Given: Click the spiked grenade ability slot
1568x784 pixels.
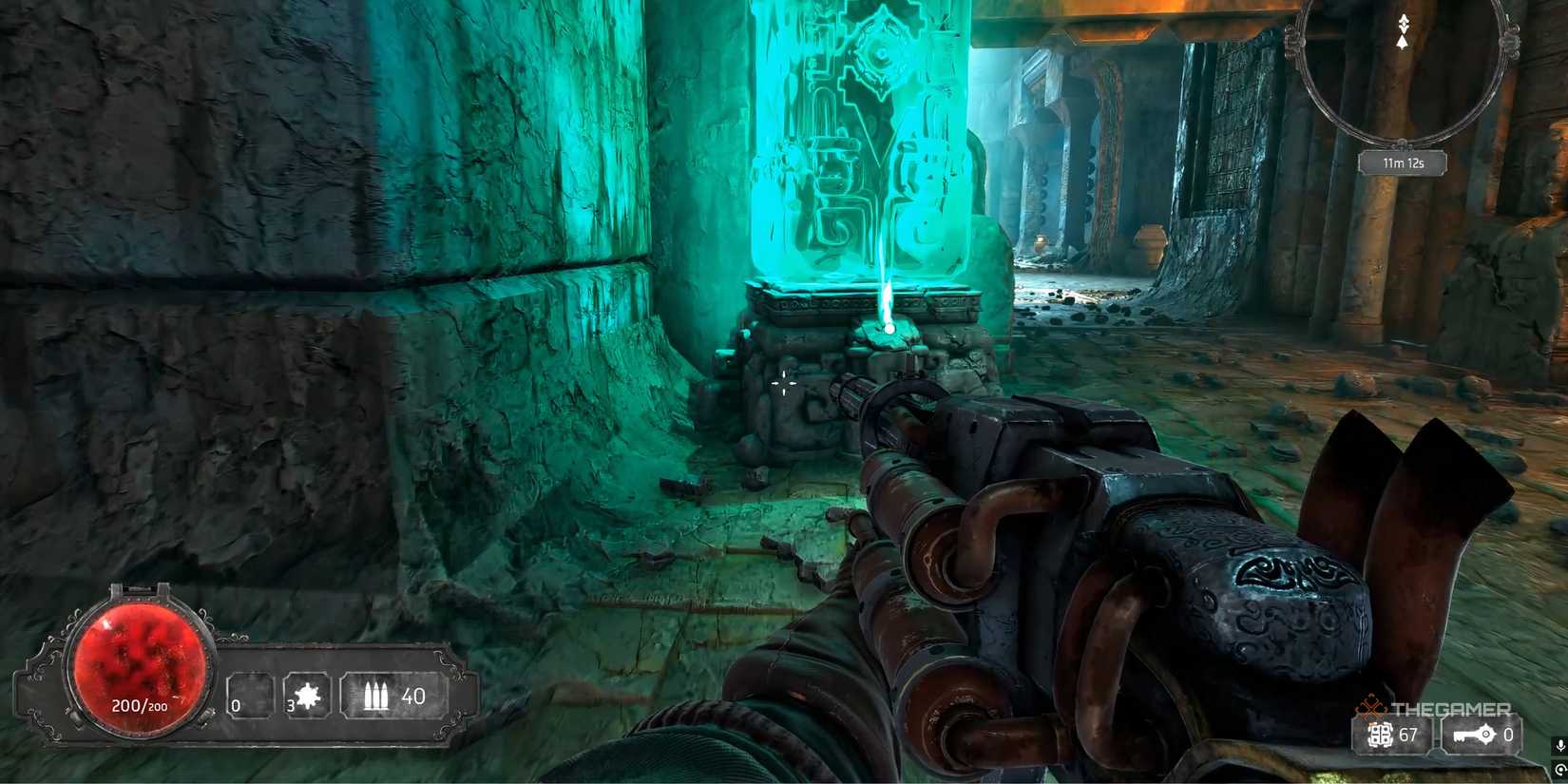Looking at the screenshot, I should click(307, 697).
